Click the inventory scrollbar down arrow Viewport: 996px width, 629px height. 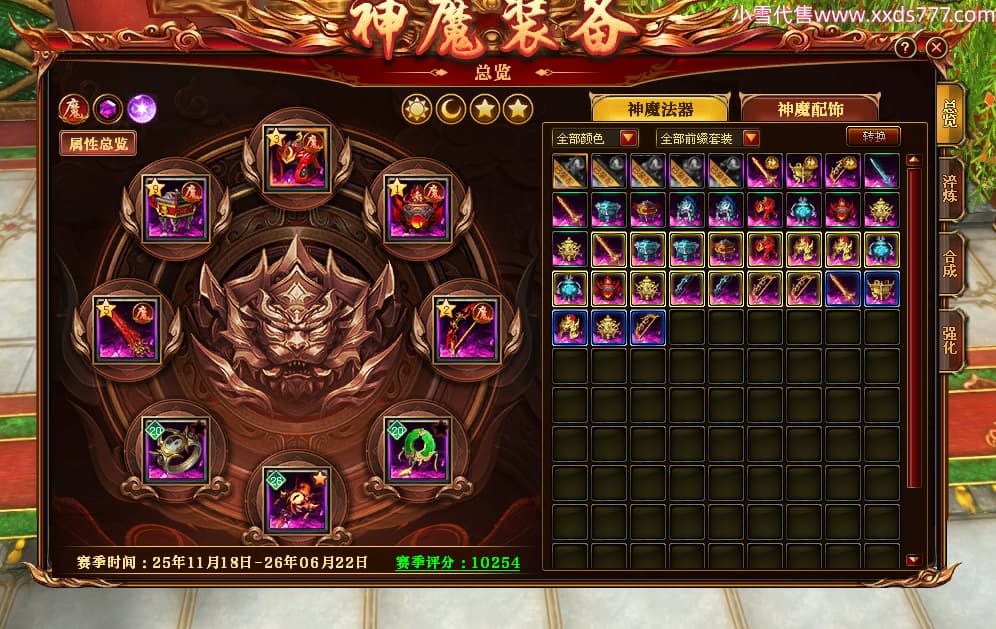(912, 560)
